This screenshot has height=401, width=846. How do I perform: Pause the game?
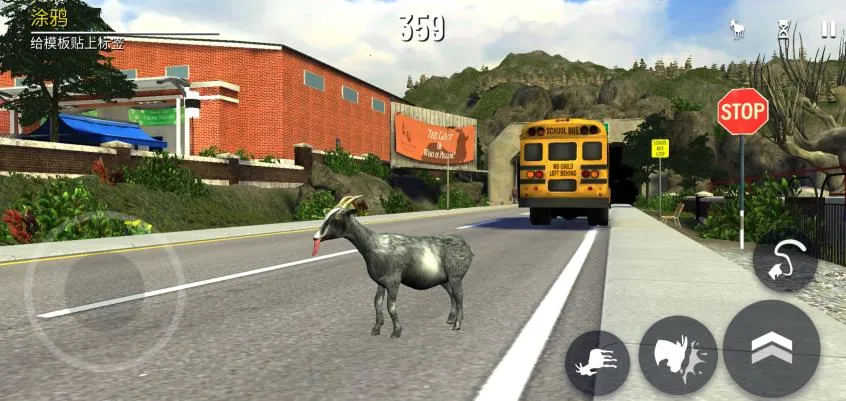828,30
